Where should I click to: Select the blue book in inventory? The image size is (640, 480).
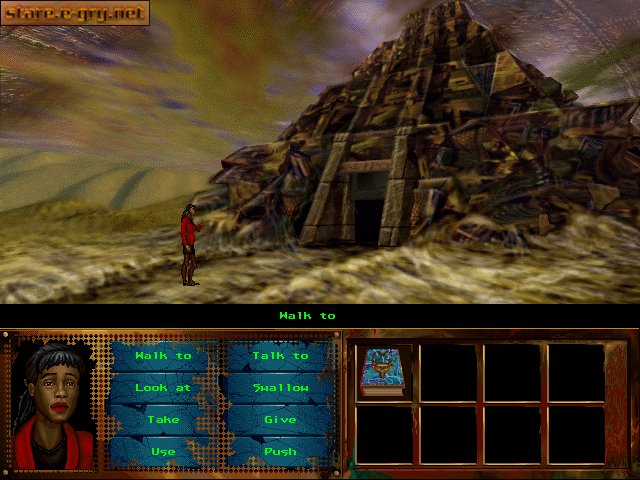click(382, 372)
